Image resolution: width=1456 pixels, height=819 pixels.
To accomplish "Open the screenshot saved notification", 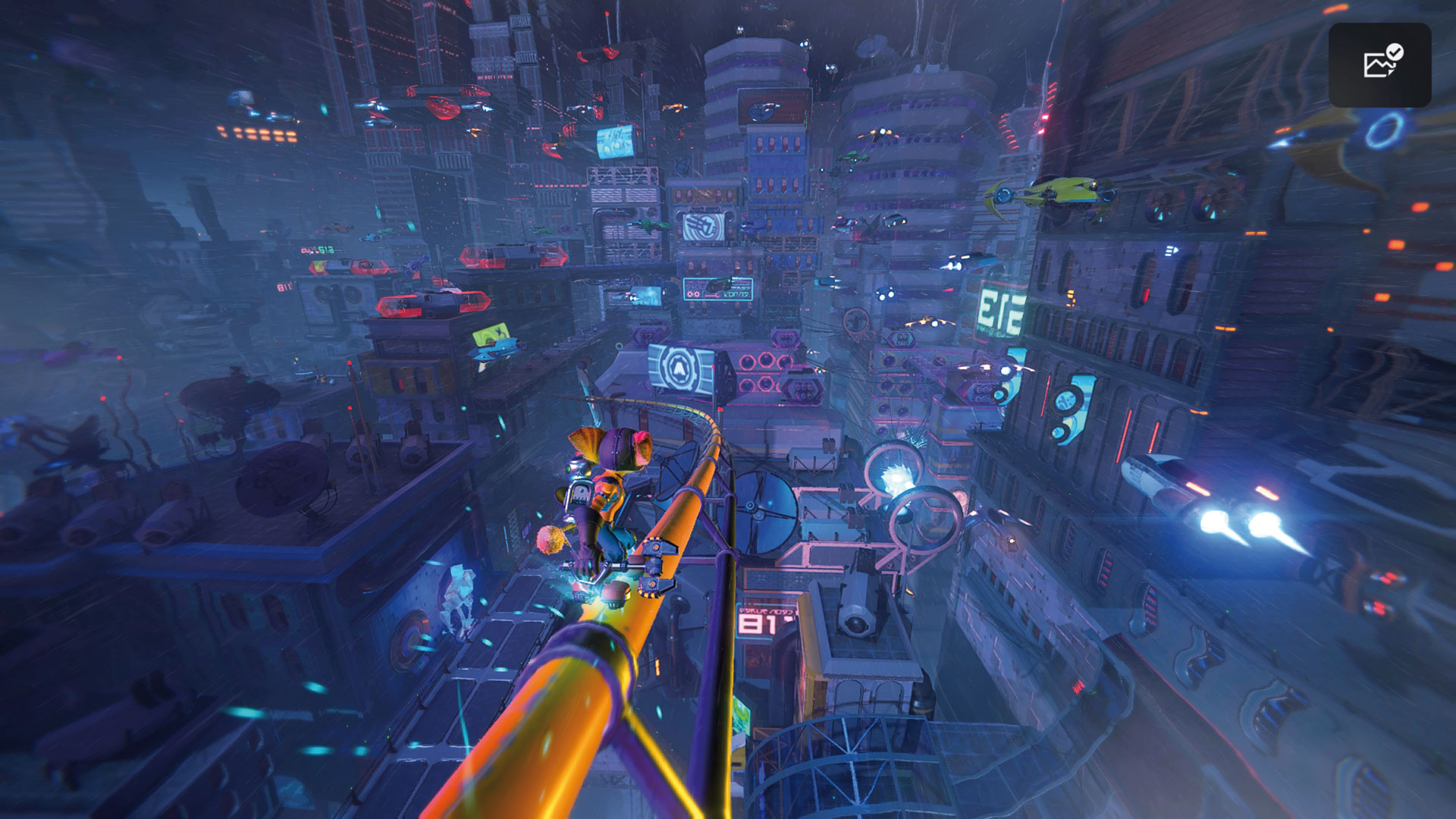I will (x=1379, y=64).
